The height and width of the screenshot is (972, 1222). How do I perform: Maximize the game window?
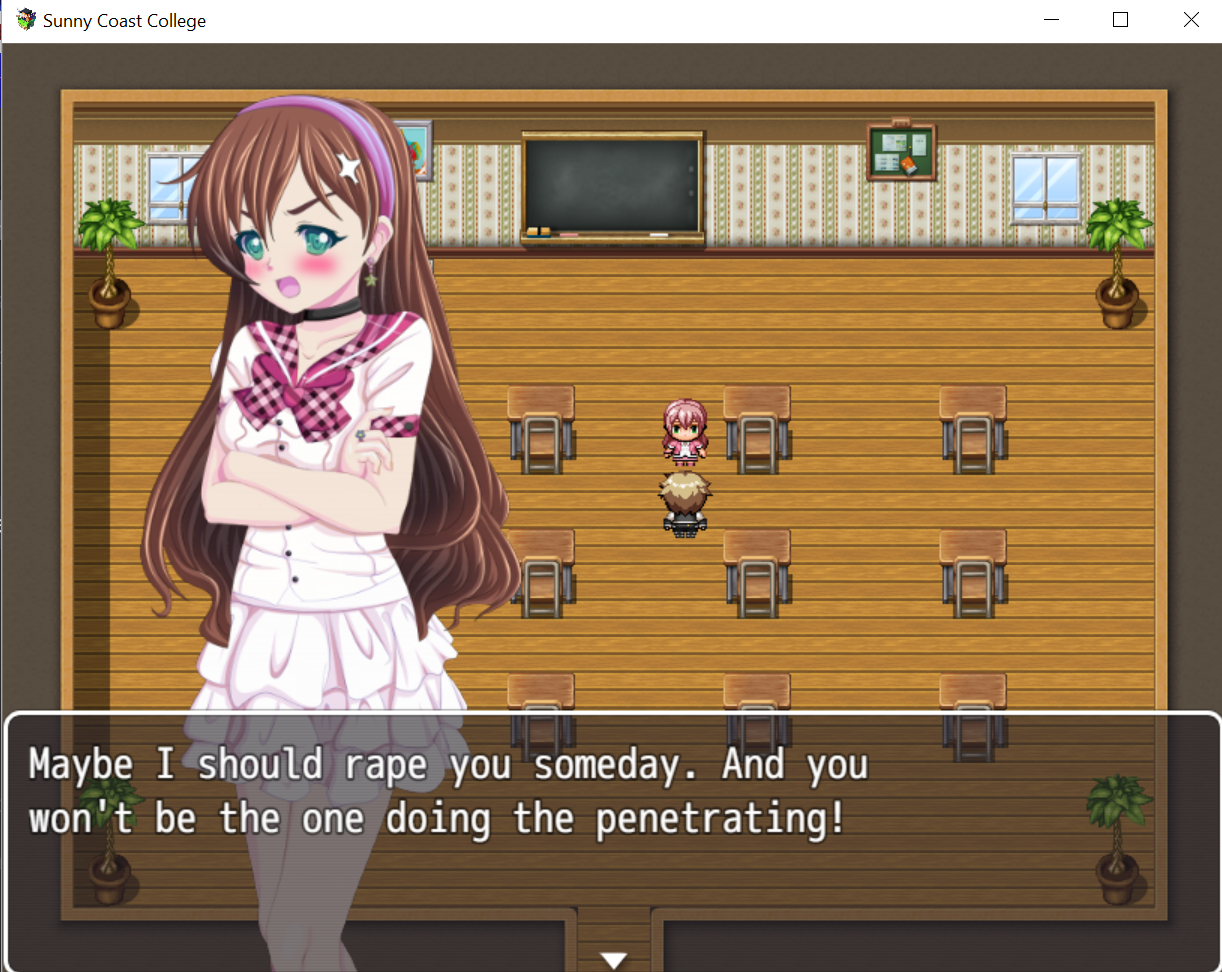pos(1120,20)
